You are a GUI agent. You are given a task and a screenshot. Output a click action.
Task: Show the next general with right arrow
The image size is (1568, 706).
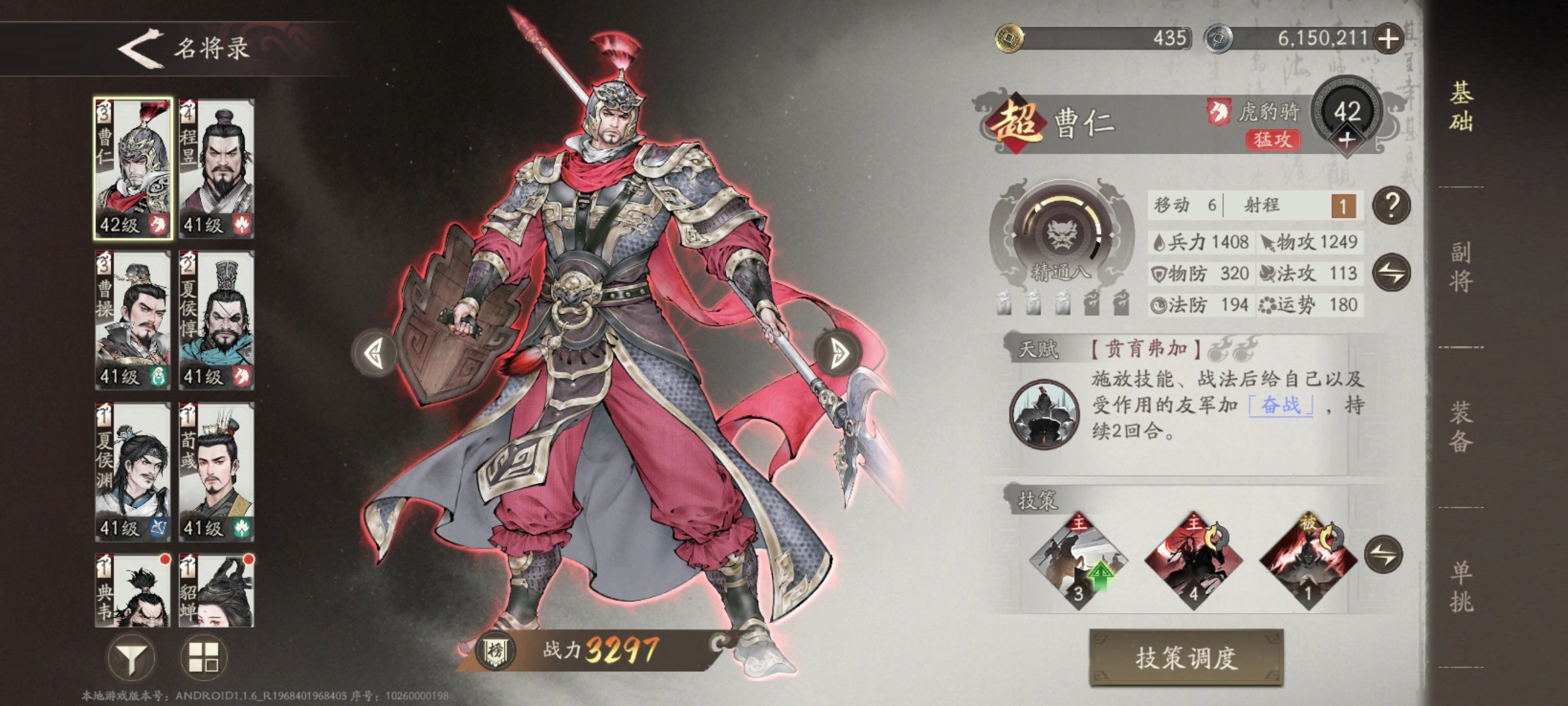tap(839, 353)
